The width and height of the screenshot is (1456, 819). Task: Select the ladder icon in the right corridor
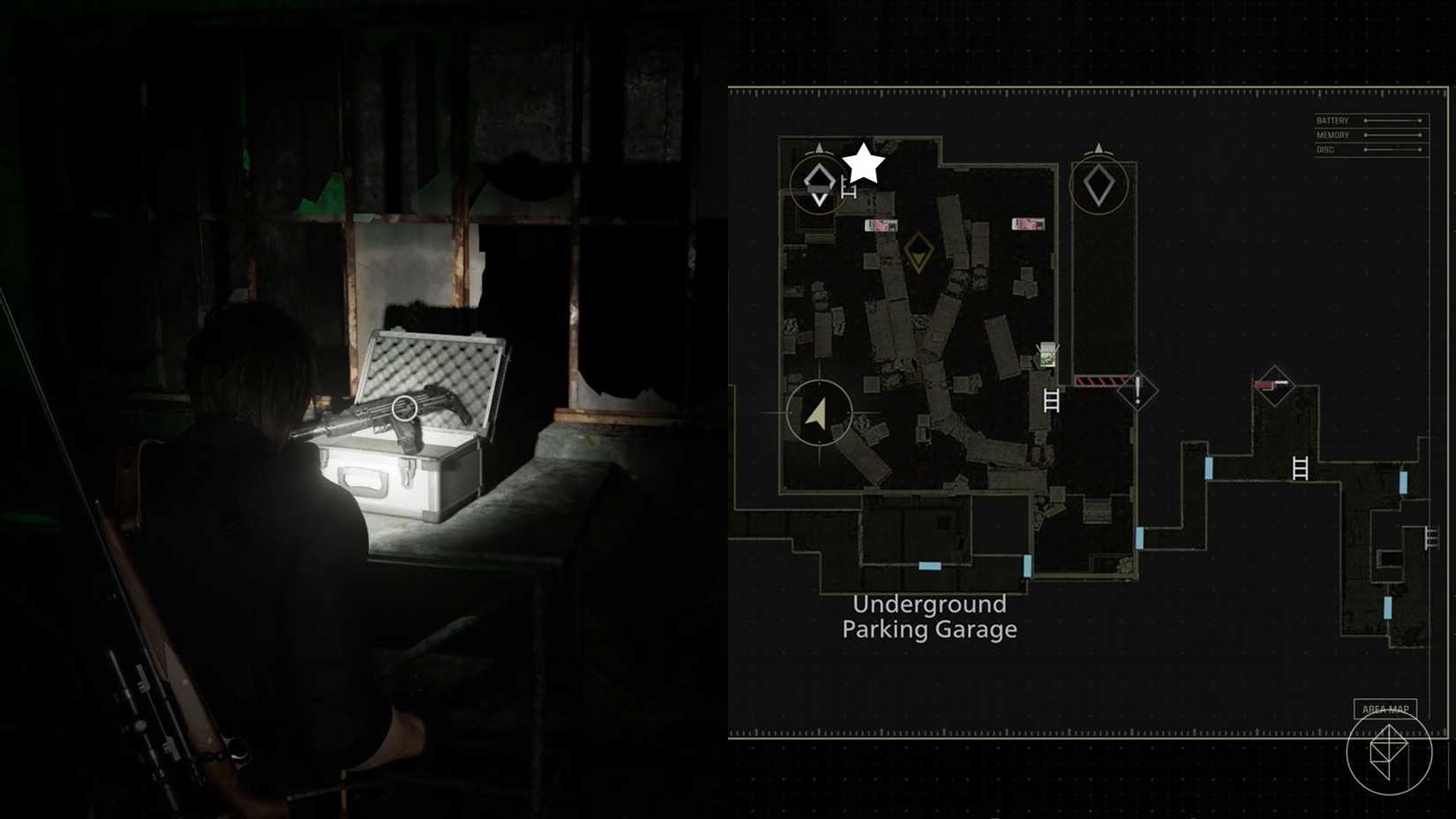pyautogui.click(x=1299, y=469)
